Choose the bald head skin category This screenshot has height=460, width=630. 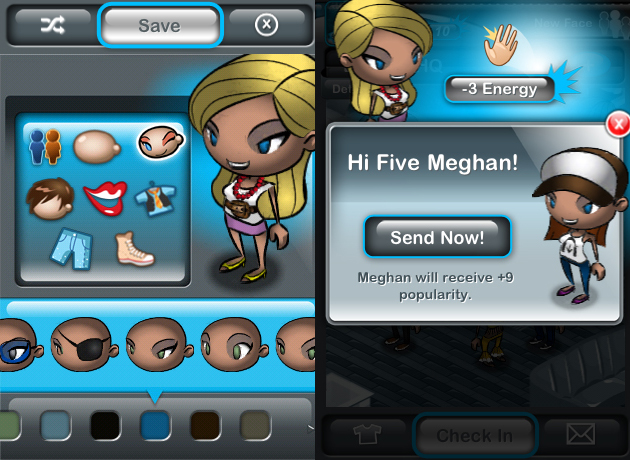99,146
